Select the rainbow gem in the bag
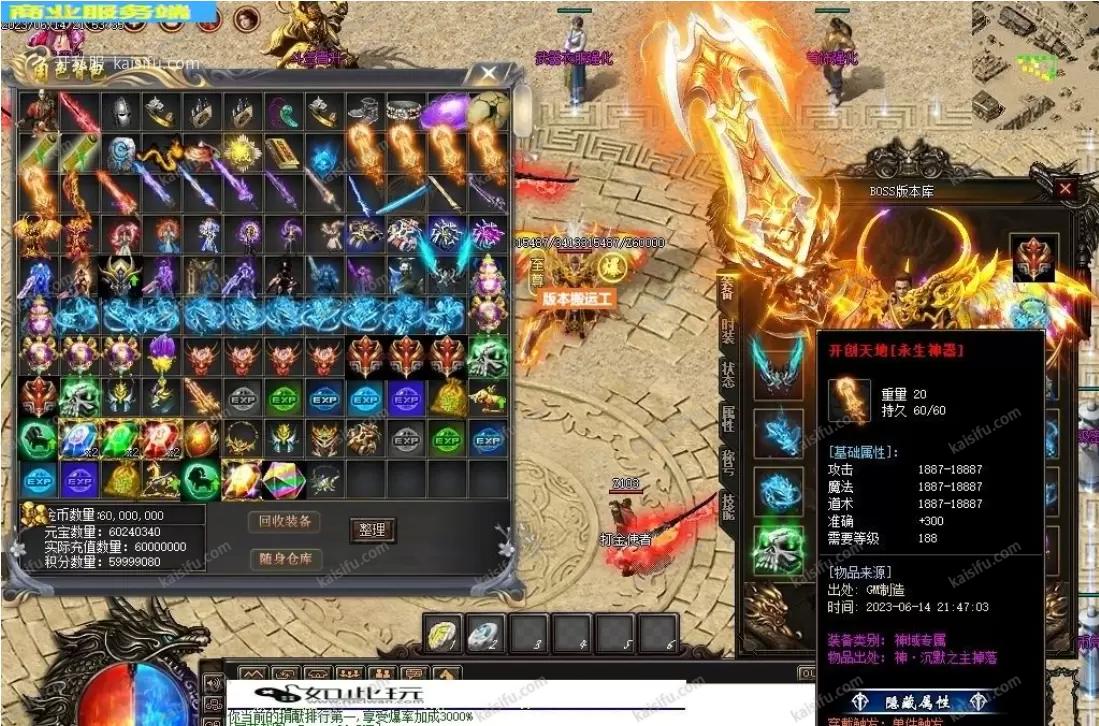 coord(283,481)
